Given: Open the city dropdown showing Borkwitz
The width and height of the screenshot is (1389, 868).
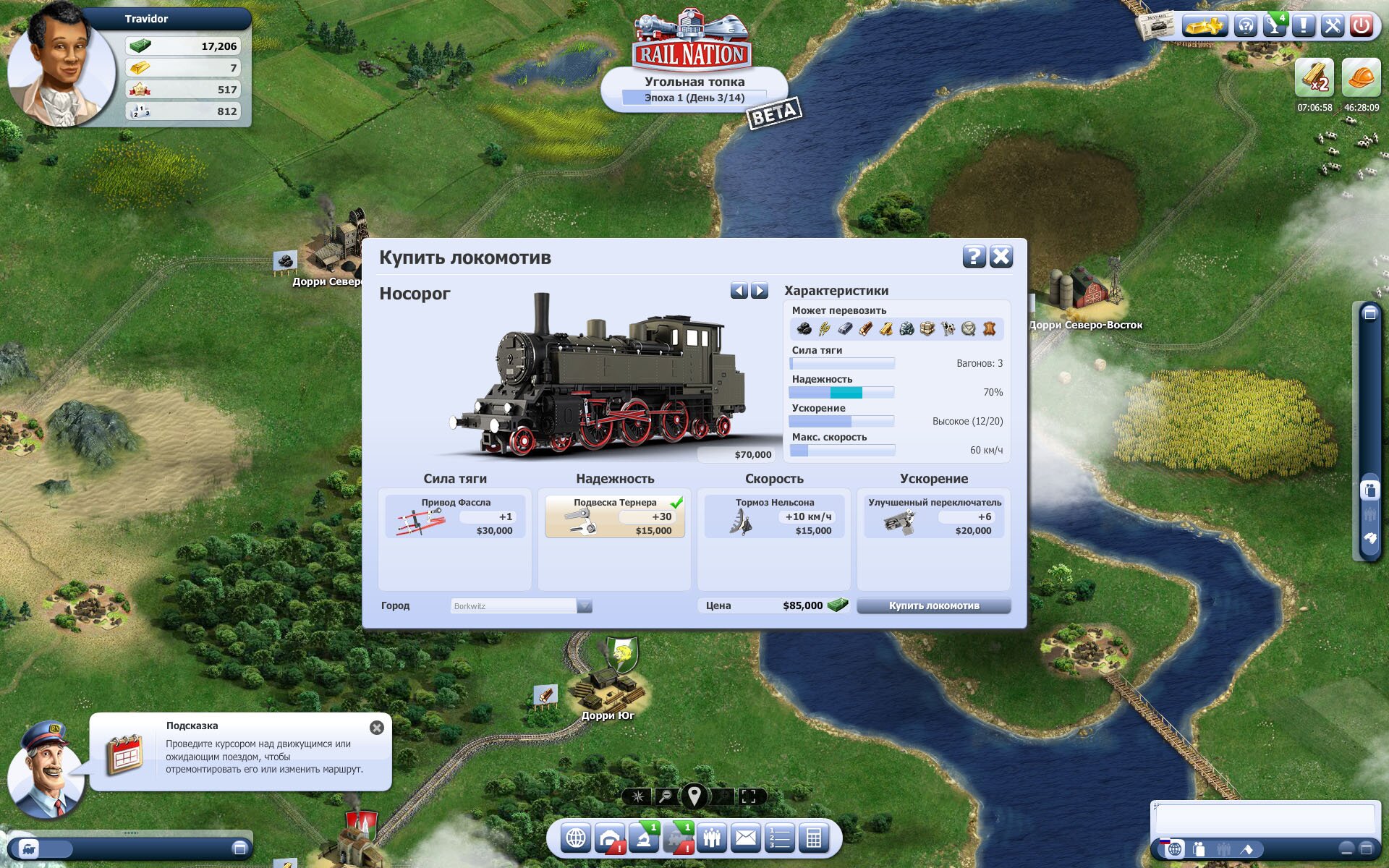Looking at the screenshot, I should coord(585,606).
